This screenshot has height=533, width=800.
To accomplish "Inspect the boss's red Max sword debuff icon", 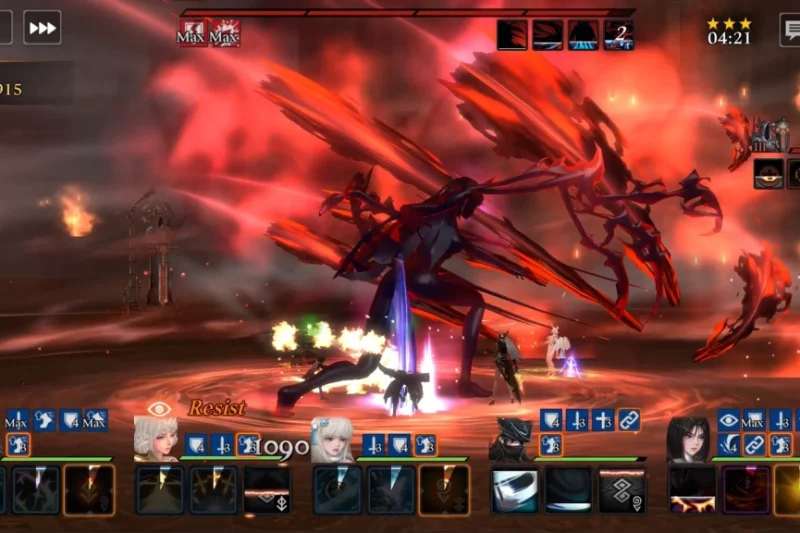I will pos(225,34).
